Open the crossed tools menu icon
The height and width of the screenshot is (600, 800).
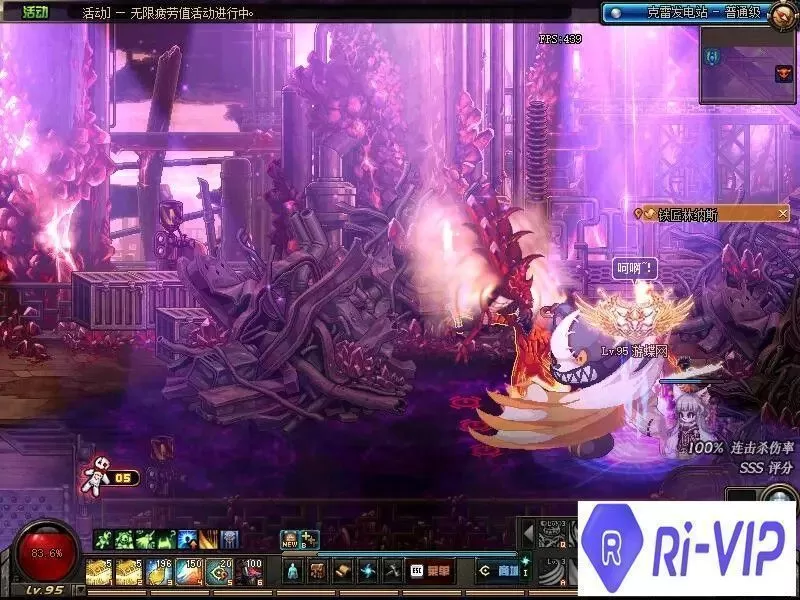(391, 571)
